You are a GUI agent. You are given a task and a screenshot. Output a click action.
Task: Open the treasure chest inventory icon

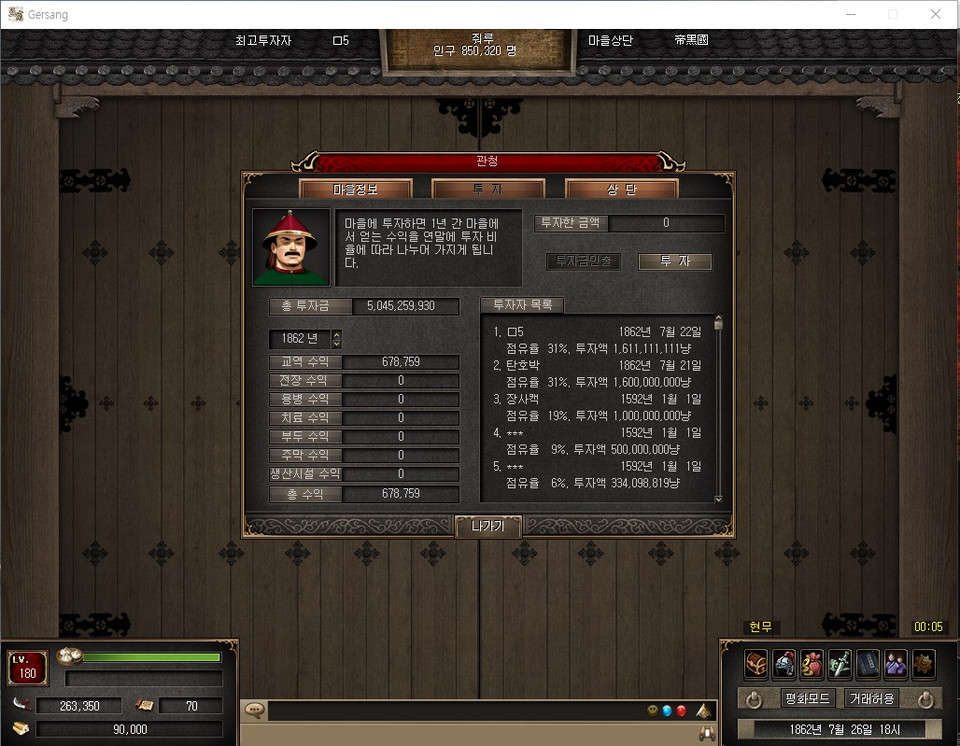pos(756,663)
